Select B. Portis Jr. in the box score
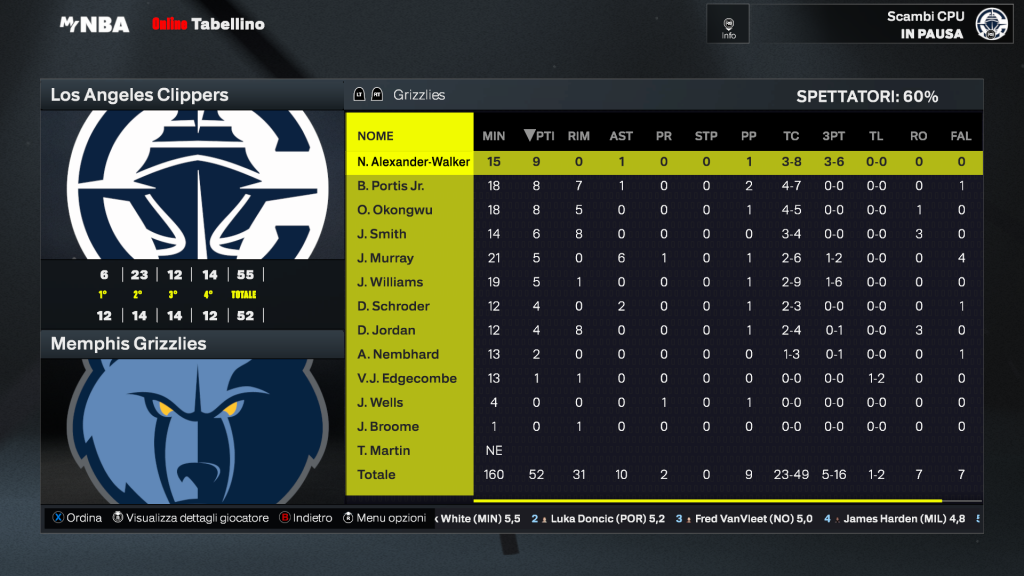The width and height of the screenshot is (1024, 576). 391,186
